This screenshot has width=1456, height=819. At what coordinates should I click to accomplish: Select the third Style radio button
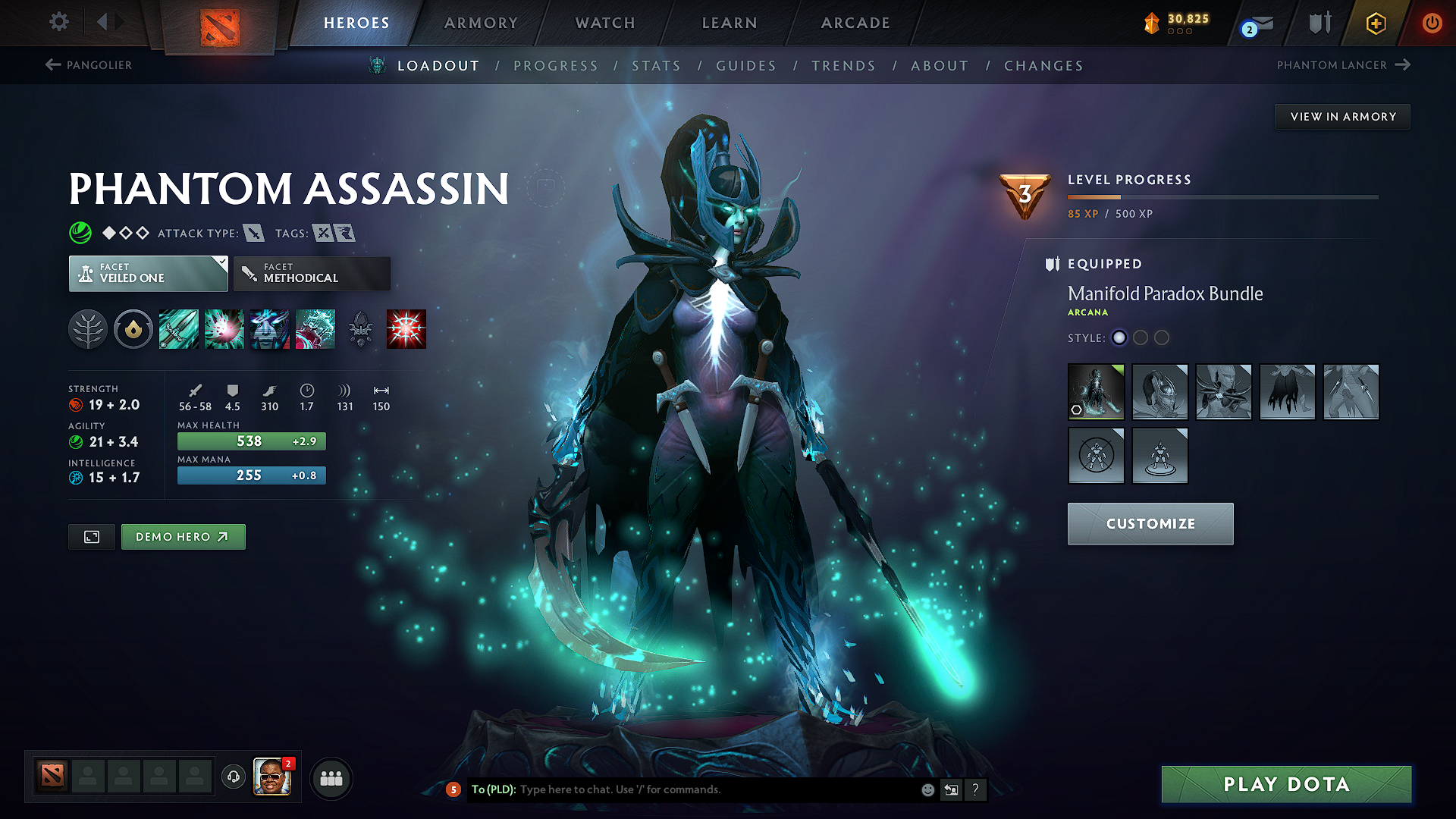click(1162, 338)
